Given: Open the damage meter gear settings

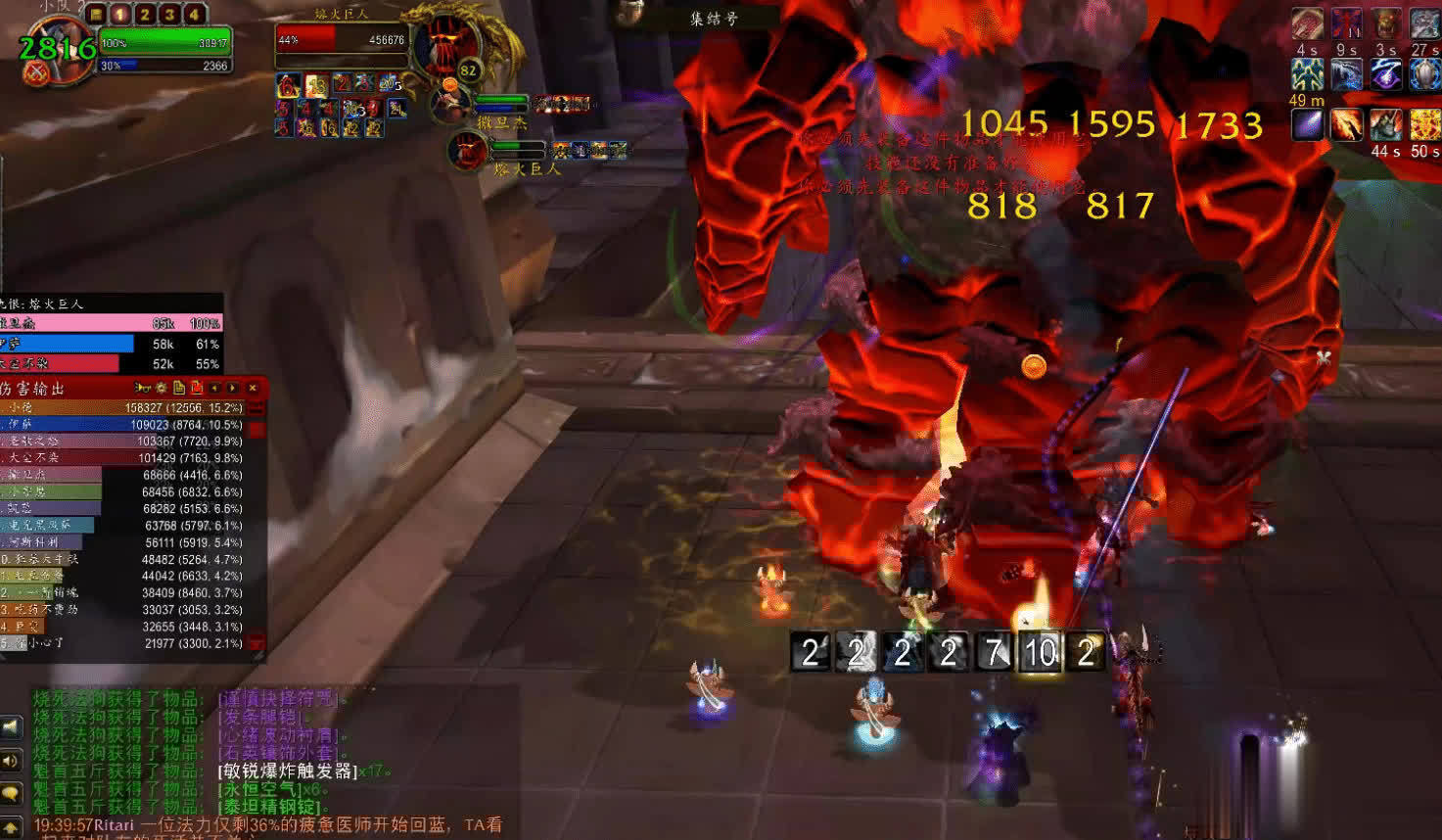Looking at the screenshot, I should (x=162, y=388).
